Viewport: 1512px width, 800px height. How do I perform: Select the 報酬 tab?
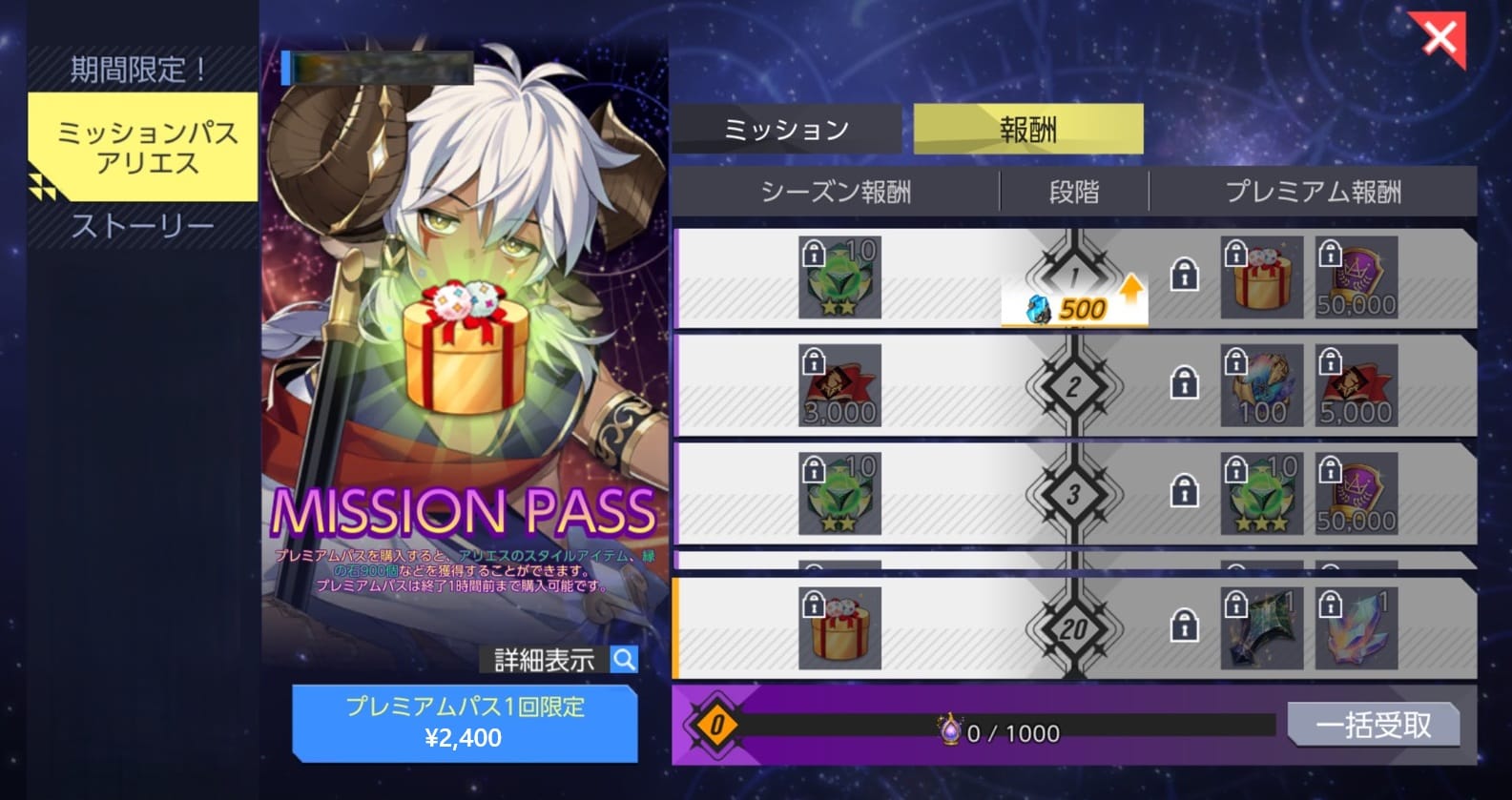(1027, 130)
